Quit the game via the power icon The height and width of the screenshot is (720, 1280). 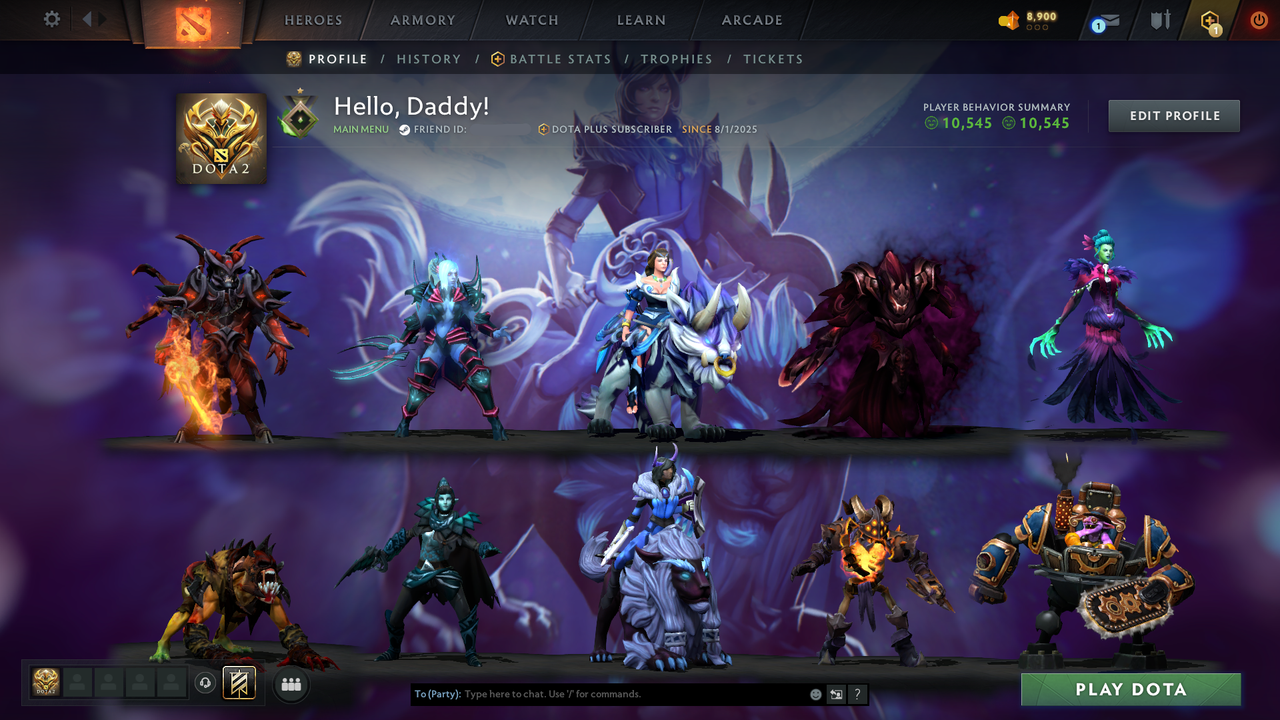point(1257,18)
